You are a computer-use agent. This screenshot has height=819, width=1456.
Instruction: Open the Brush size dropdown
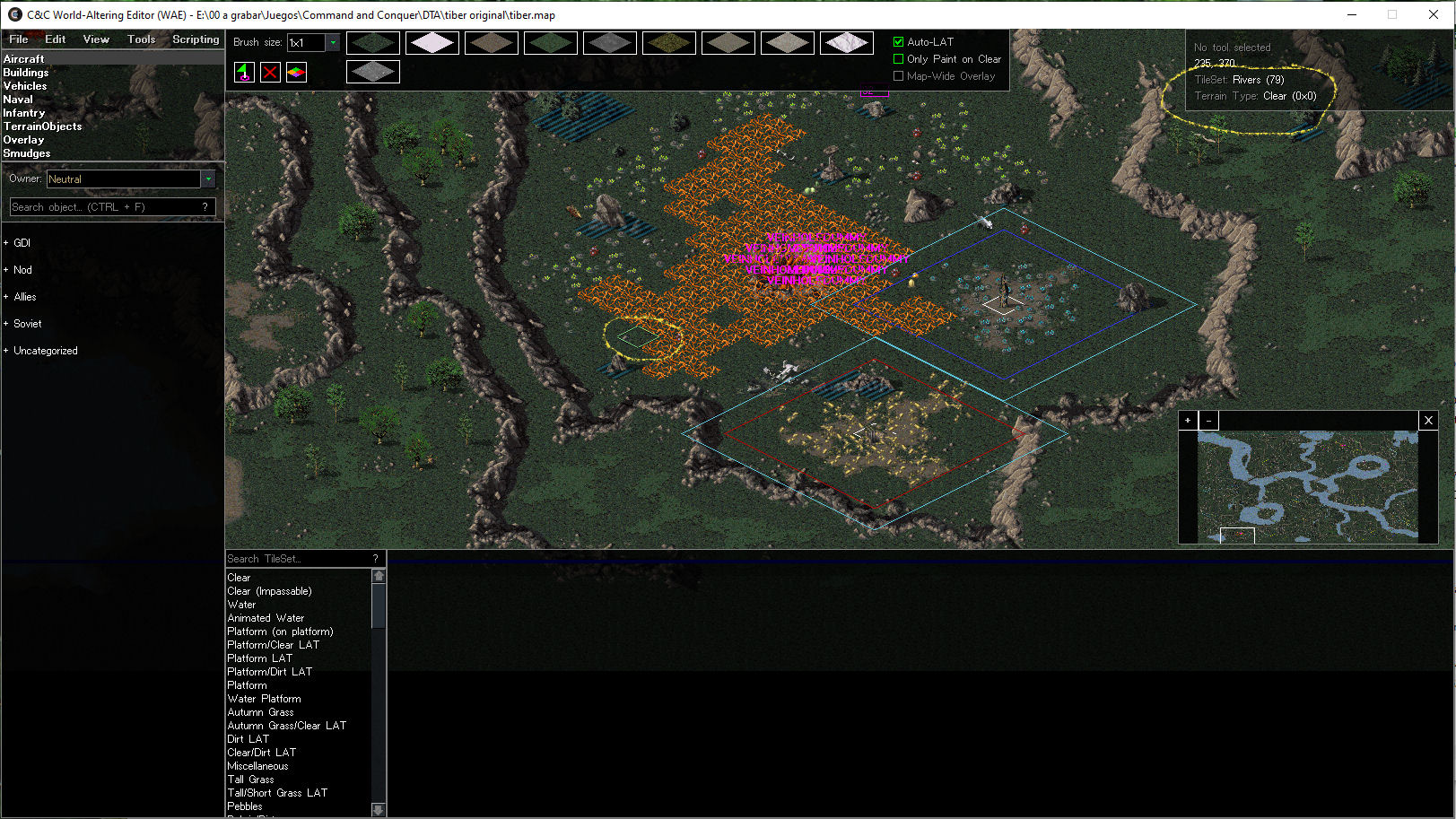[333, 42]
